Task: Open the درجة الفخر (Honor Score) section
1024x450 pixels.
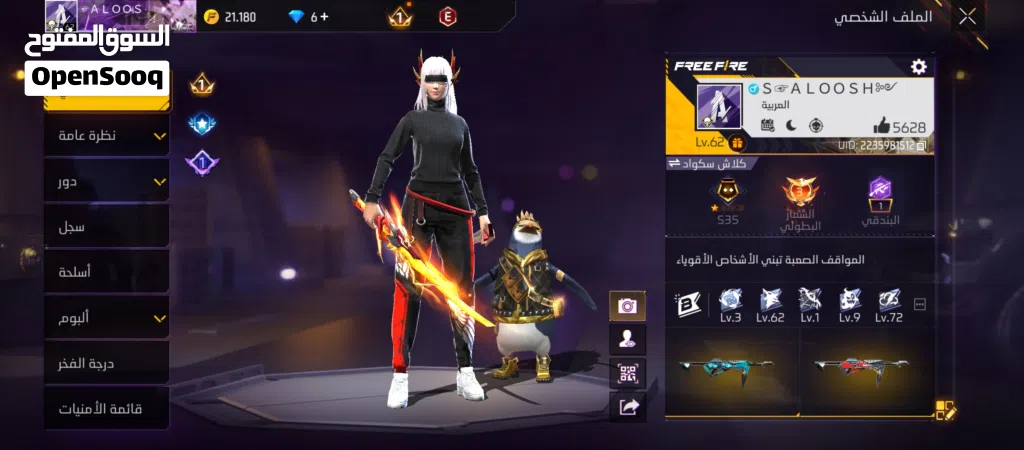Action: 106,363
